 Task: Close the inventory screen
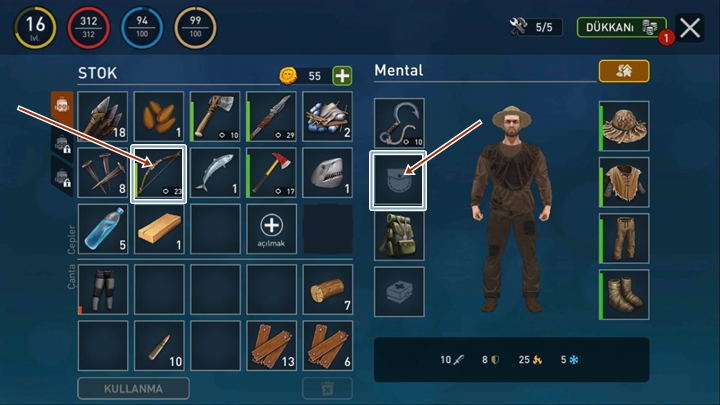[690, 28]
